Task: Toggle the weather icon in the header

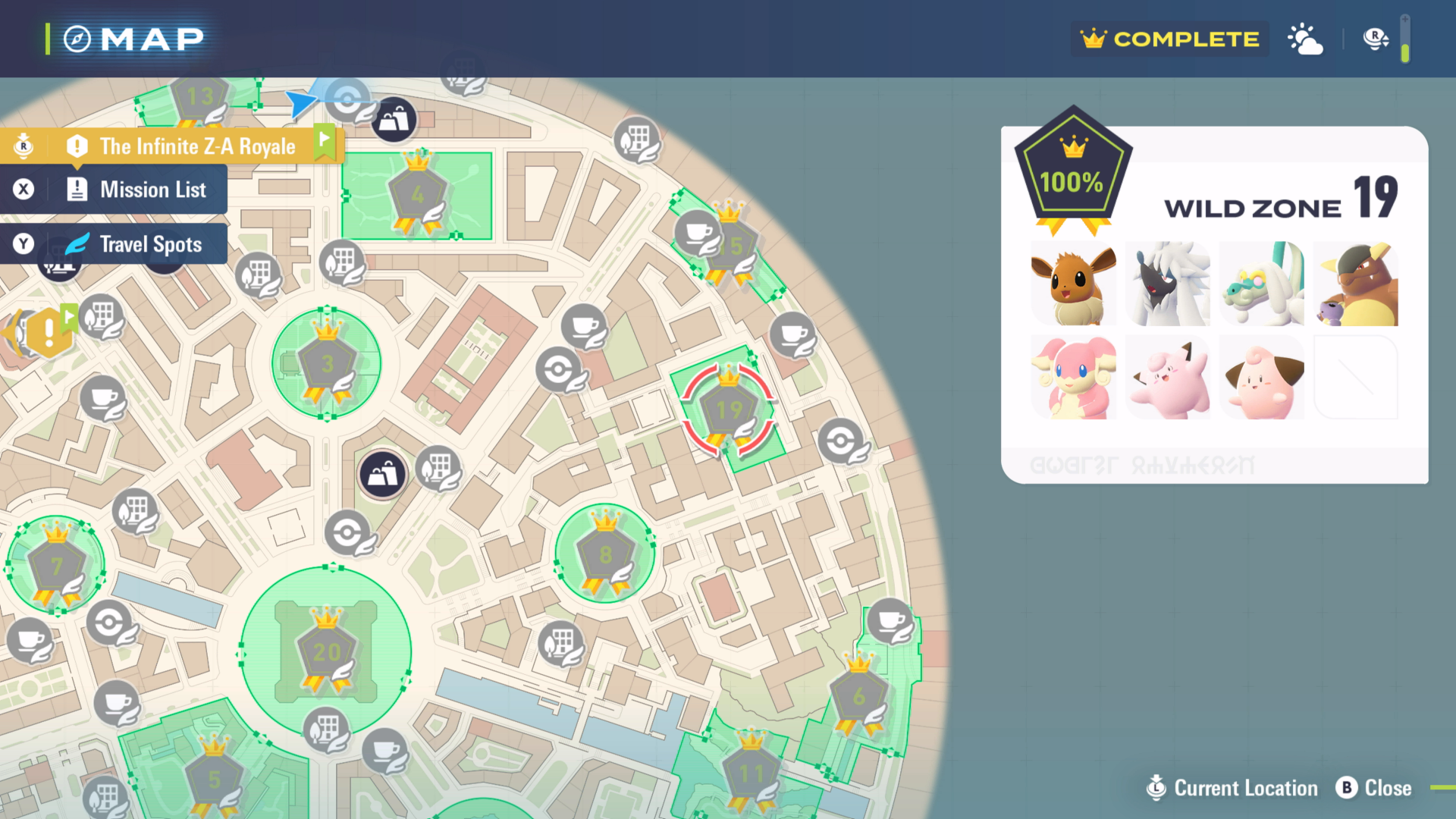Action: 1305,39
